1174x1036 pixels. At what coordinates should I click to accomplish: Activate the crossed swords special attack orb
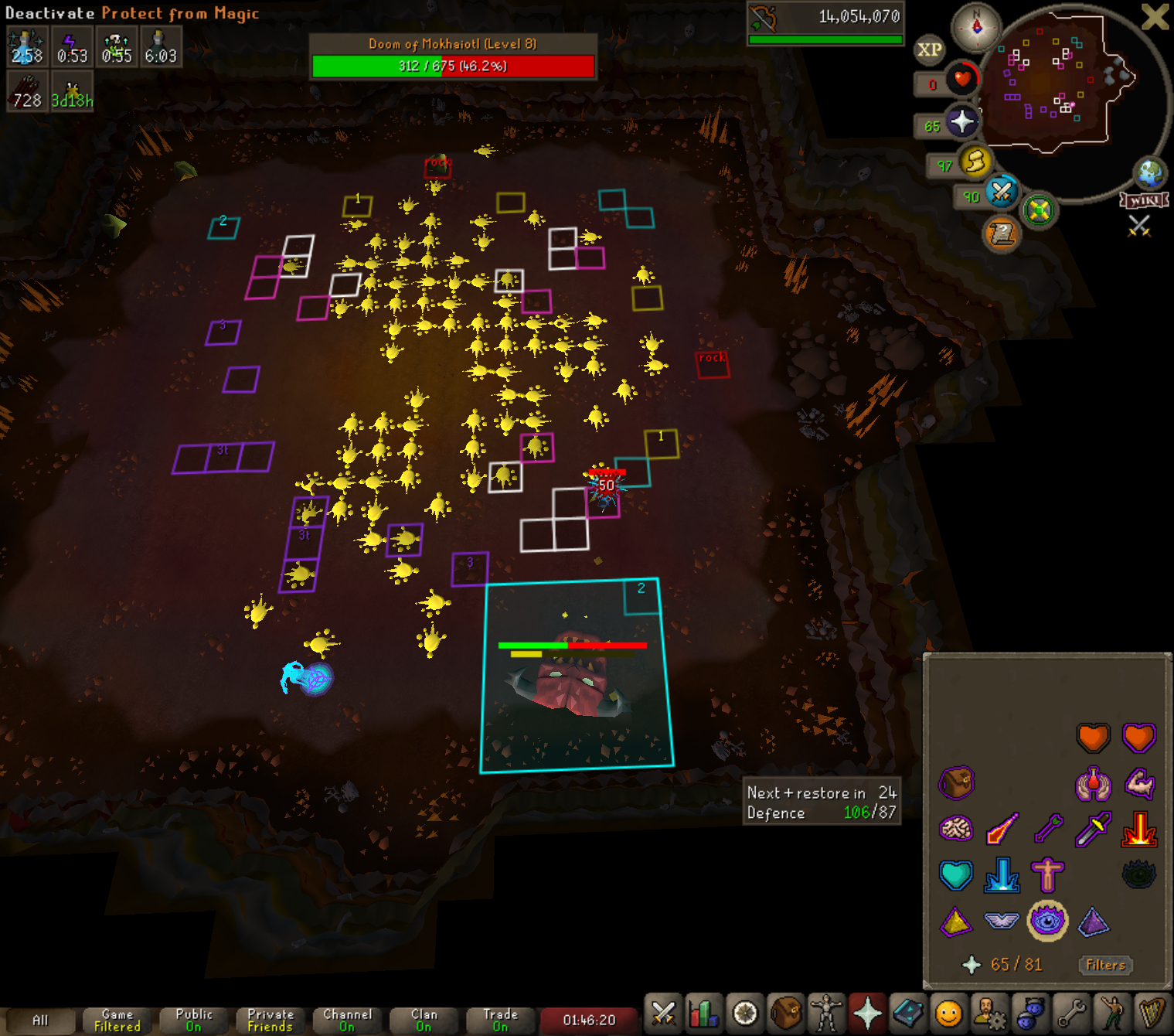pos(1002,192)
